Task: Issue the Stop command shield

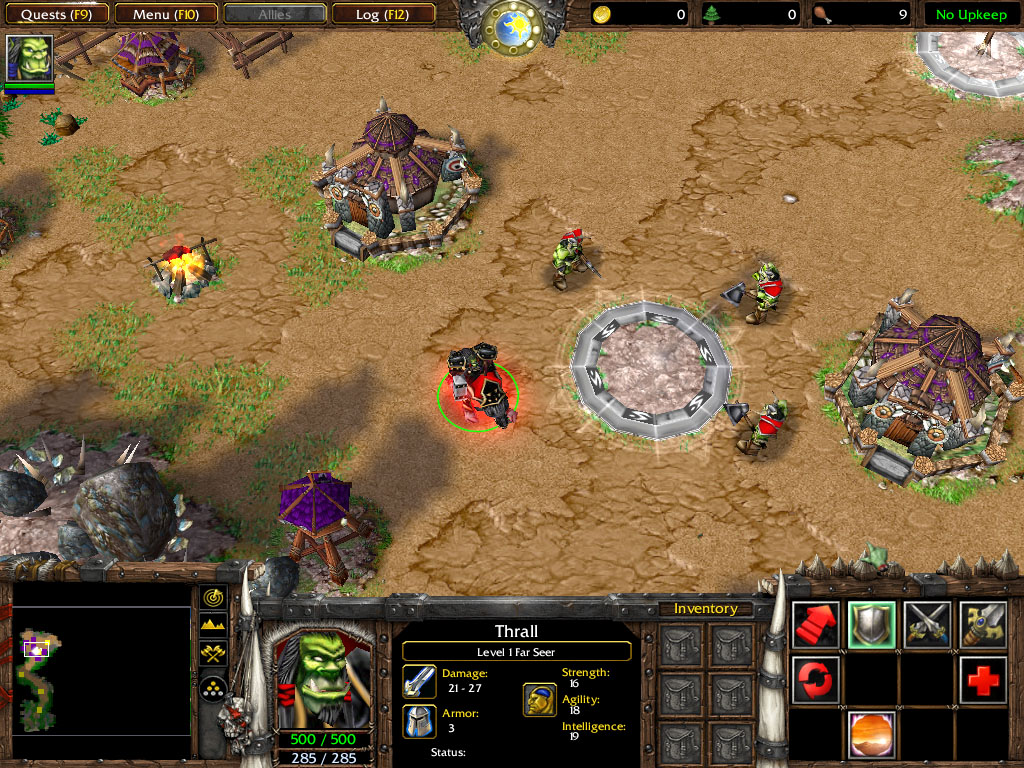Action: click(871, 625)
